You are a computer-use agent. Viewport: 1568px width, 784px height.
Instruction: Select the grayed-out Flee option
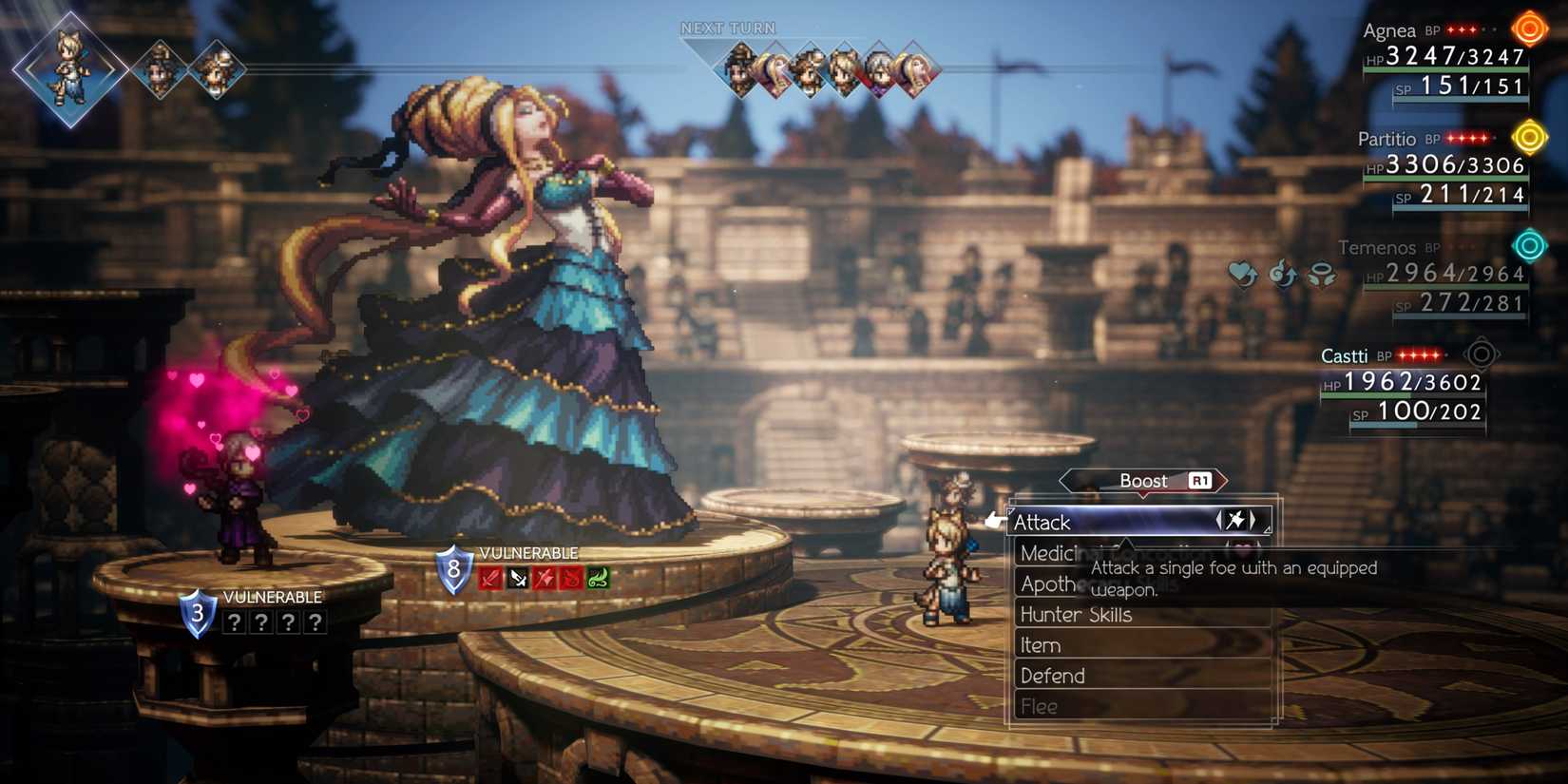point(1038,706)
